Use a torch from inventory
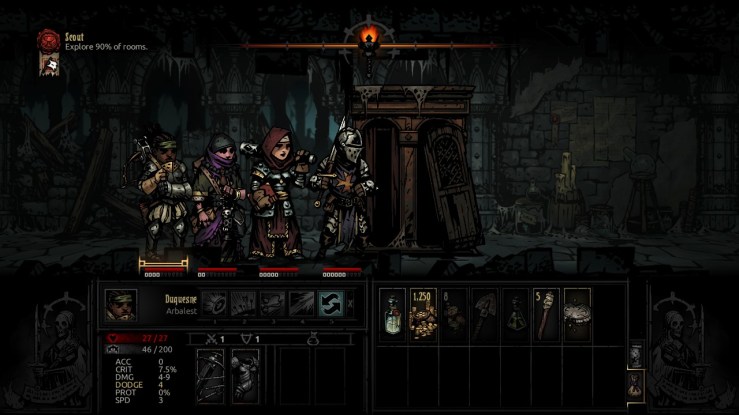 [x=546, y=315]
